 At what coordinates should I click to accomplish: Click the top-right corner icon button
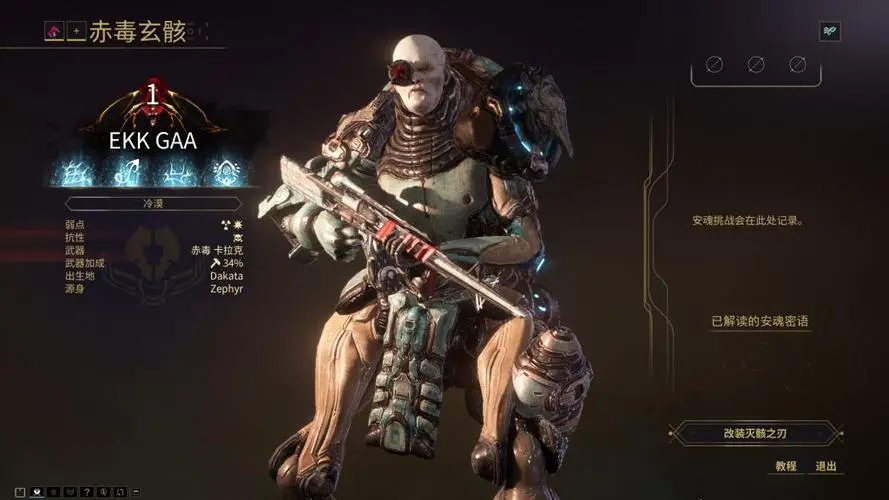[829, 32]
